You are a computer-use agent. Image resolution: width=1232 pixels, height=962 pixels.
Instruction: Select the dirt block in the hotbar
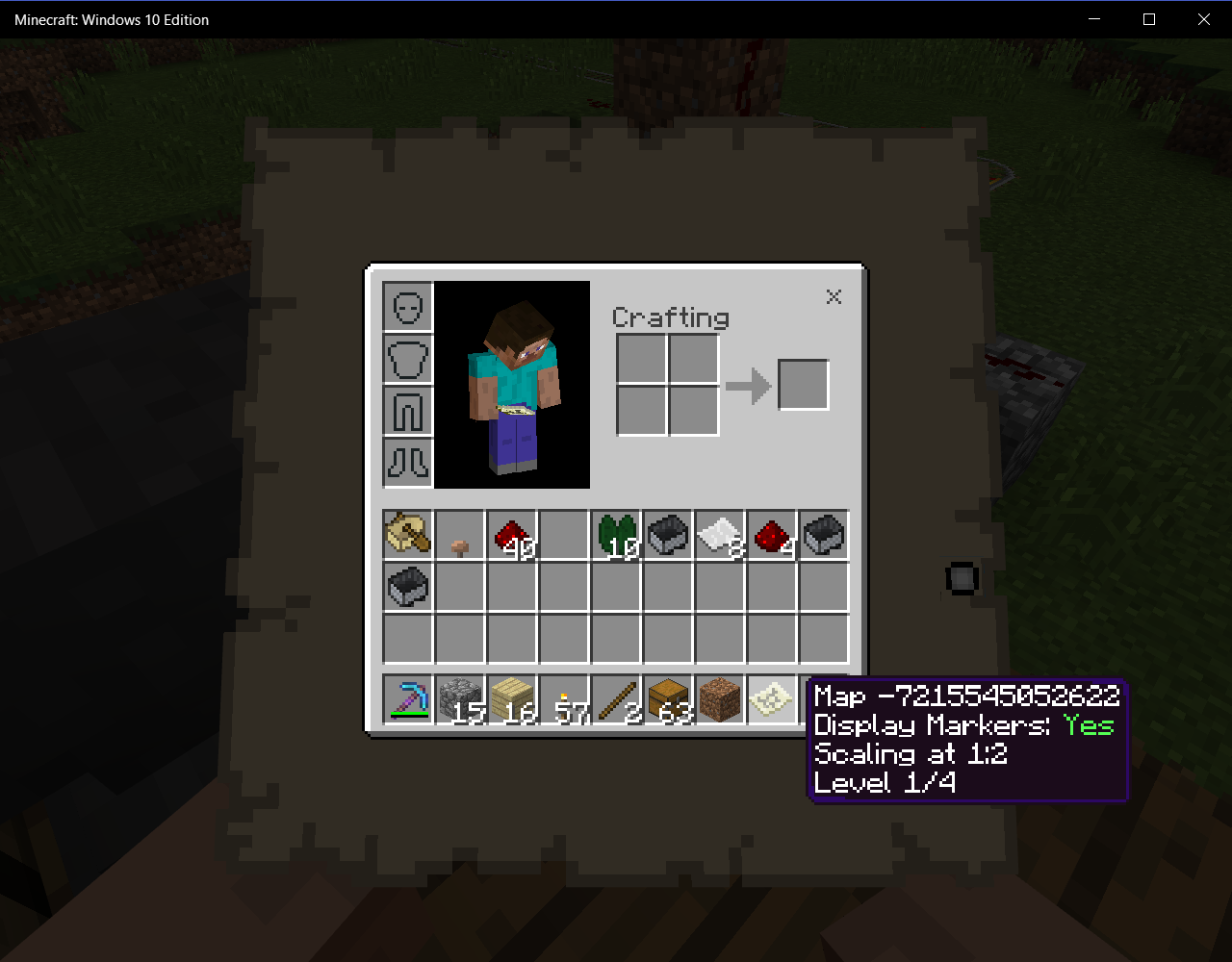coord(720,698)
